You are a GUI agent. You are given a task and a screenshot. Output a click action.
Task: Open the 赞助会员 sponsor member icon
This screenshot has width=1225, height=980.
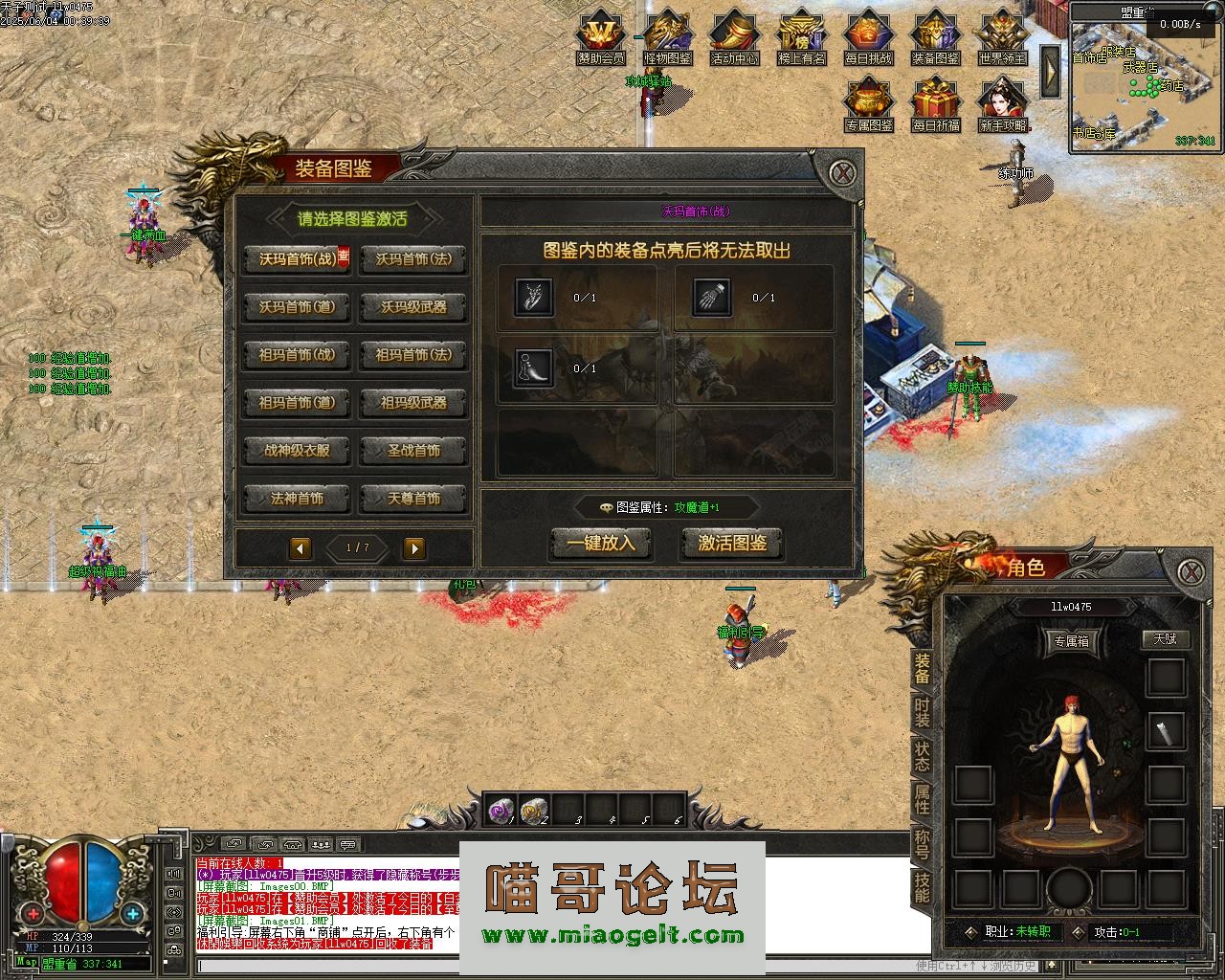coord(601,38)
